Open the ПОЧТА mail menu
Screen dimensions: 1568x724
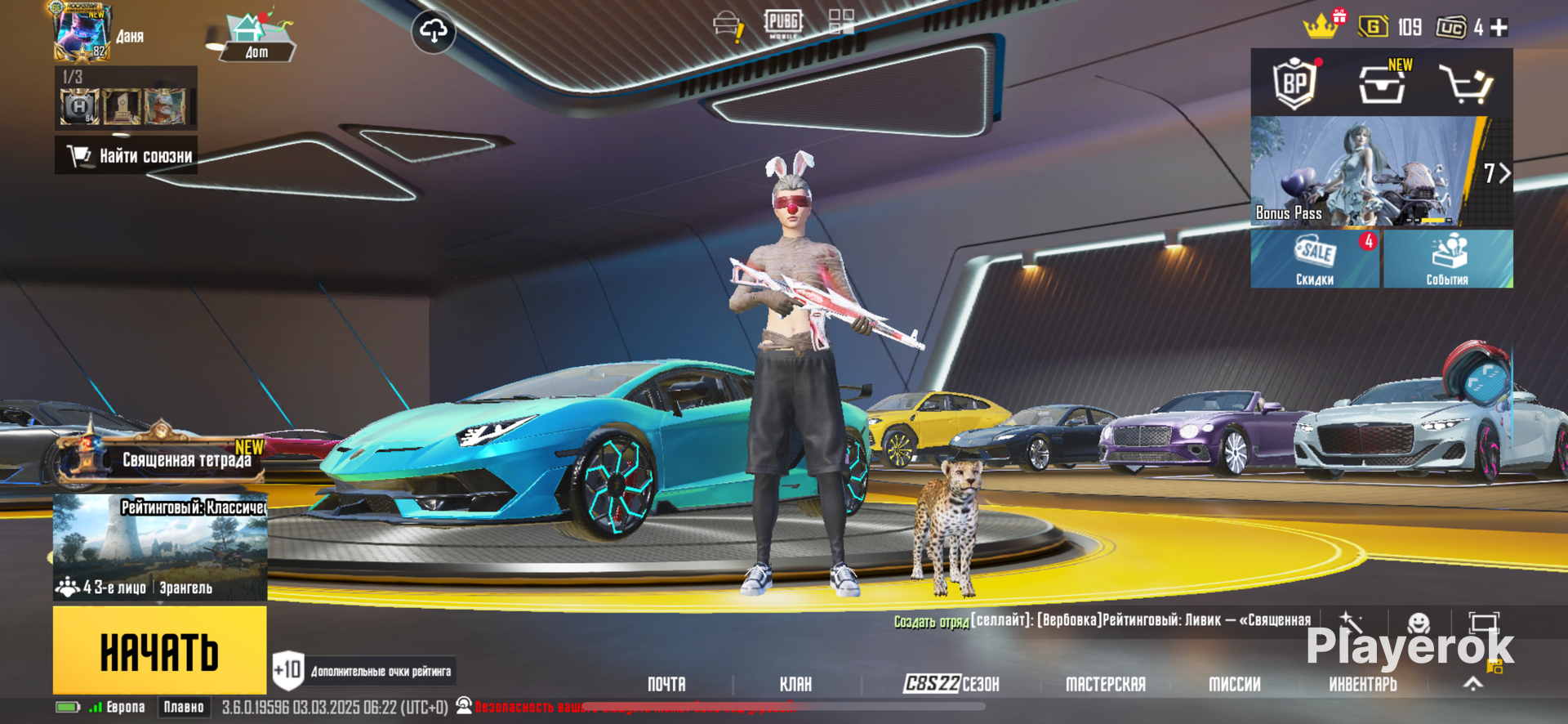click(x=666, y=684)
